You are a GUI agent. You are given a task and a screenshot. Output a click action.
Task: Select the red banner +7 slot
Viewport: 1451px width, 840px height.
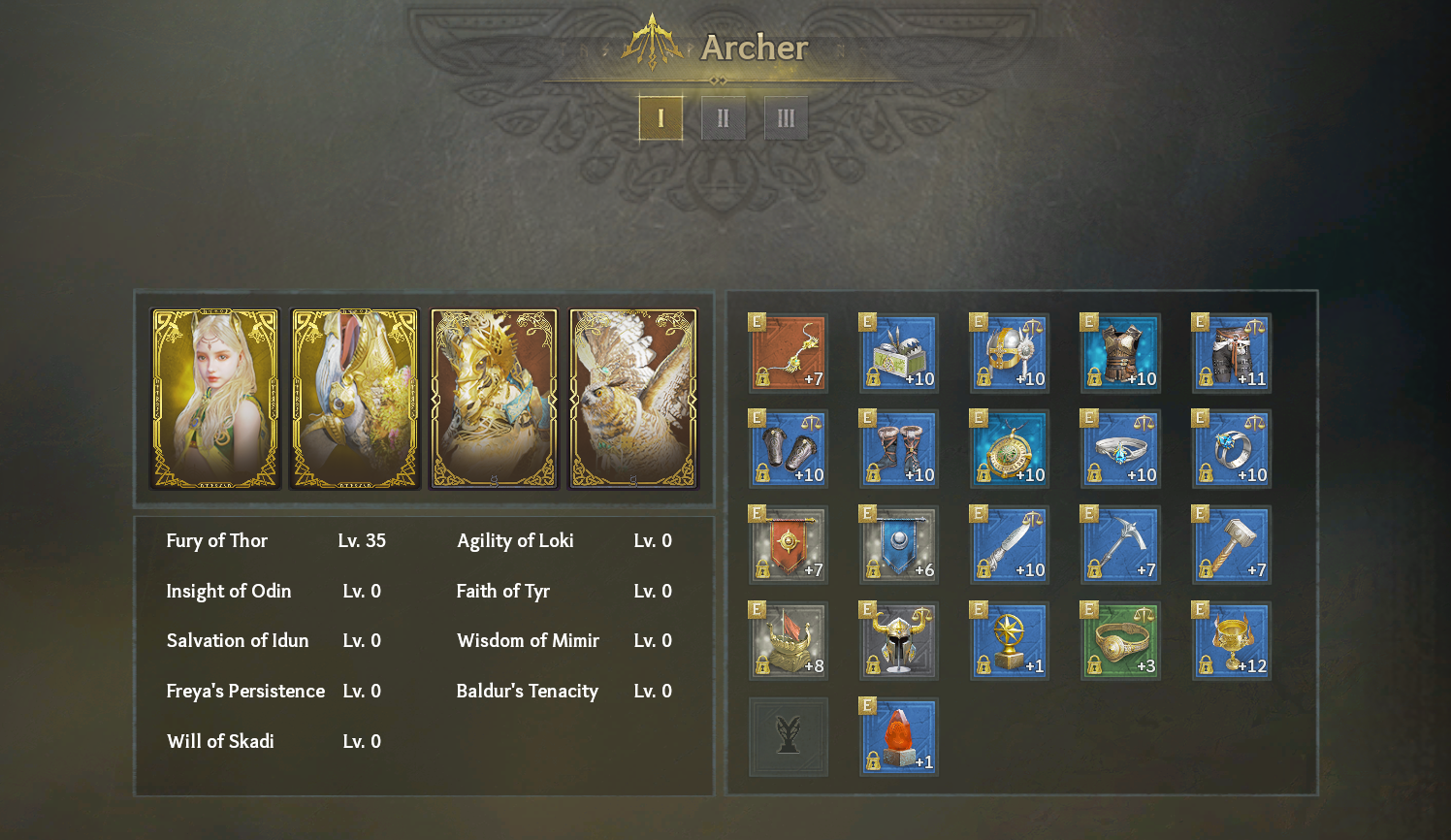pos(789,545)
